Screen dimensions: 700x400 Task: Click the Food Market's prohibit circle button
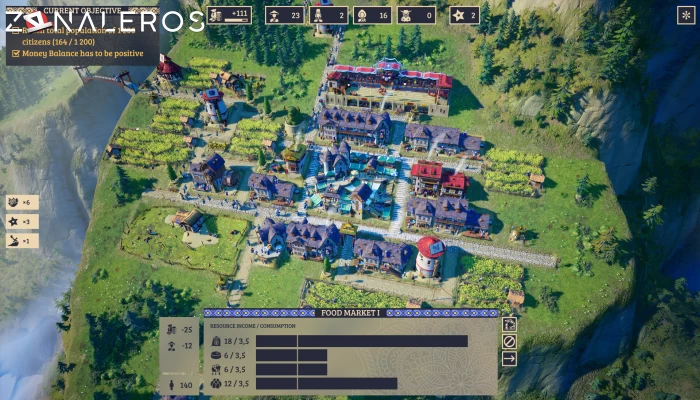click(509, 341)
